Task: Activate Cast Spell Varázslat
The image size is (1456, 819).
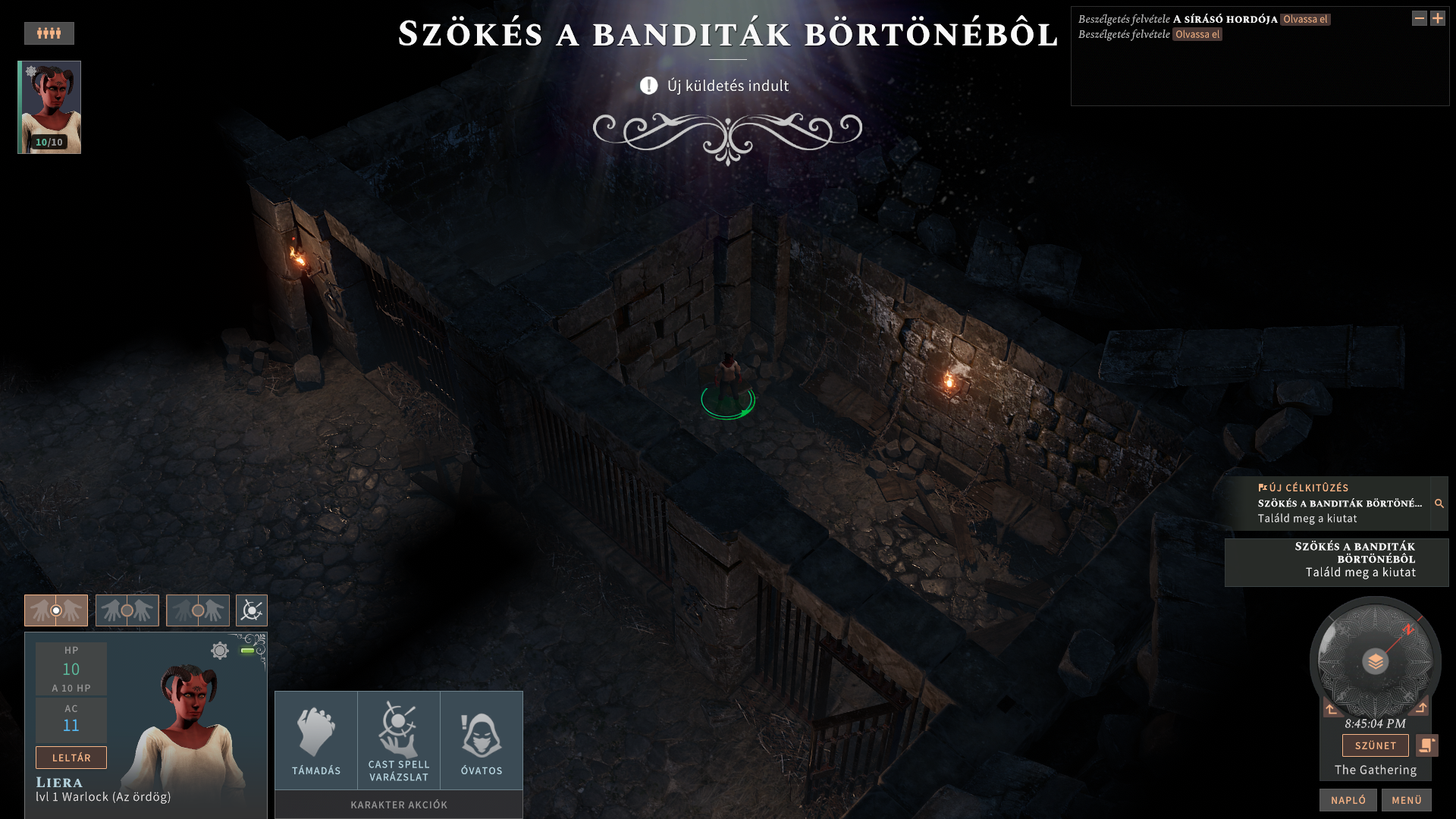Action: pyautogui.click(x=399, y=741)
